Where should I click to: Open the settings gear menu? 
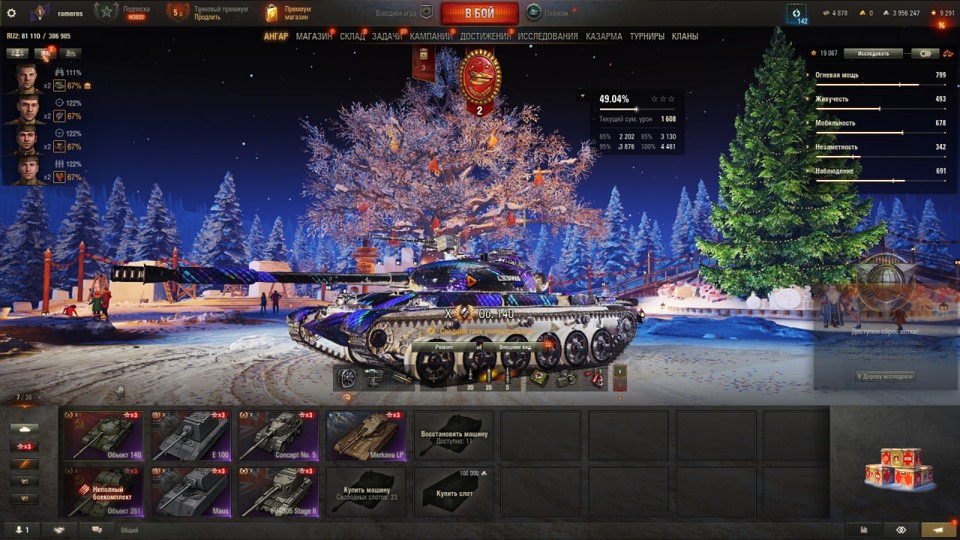(12, 13)
